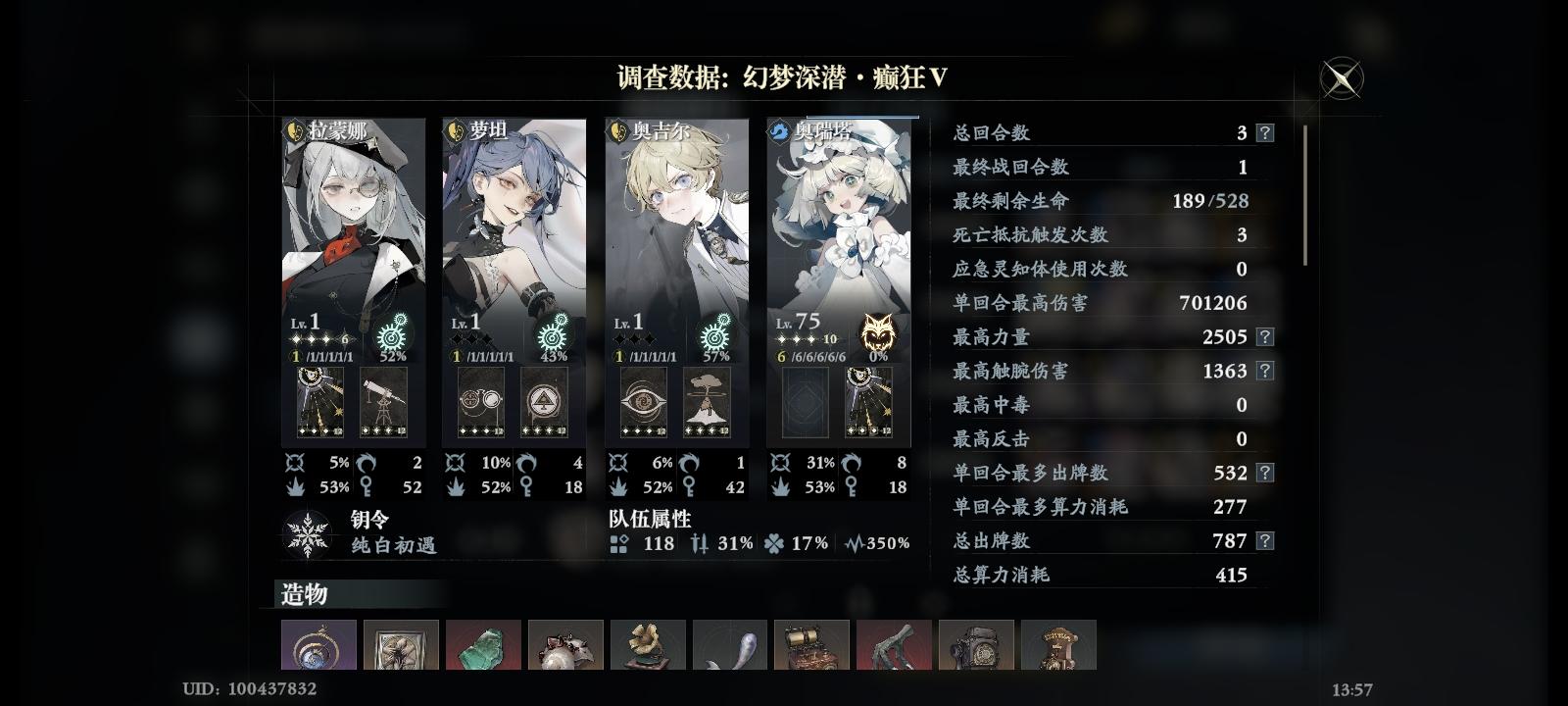Open the help tooltip beside 总回合数
Screen dimensions: 1568x706
click(x=1263, y=132)
